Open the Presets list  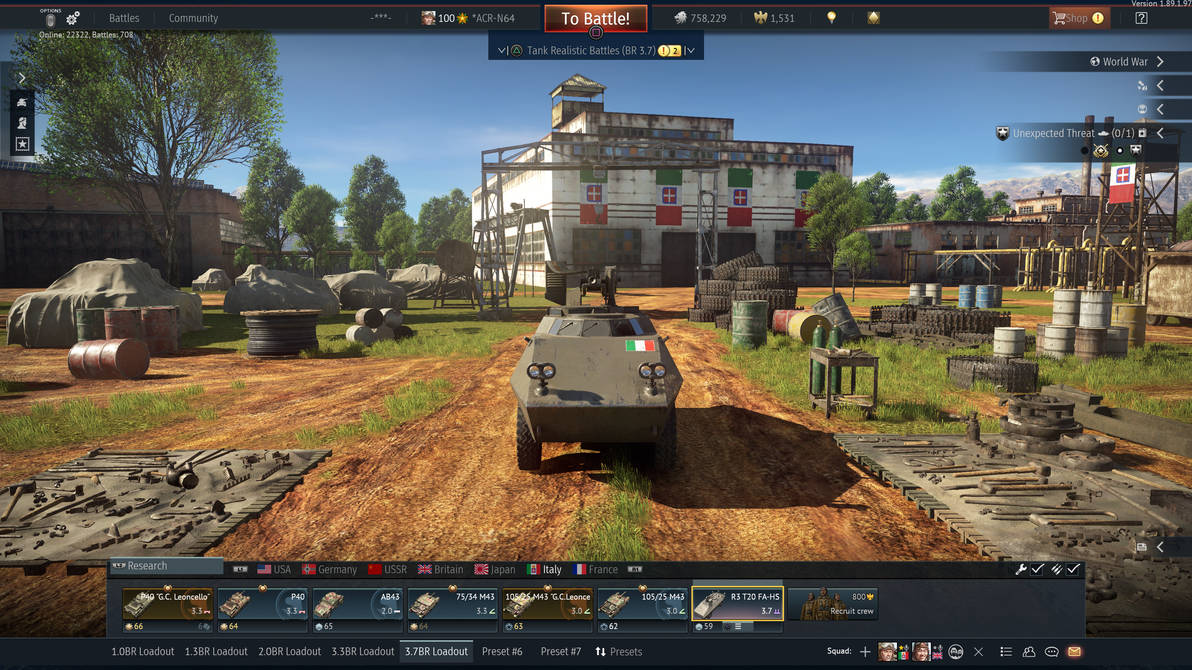[x=618, y=651]
